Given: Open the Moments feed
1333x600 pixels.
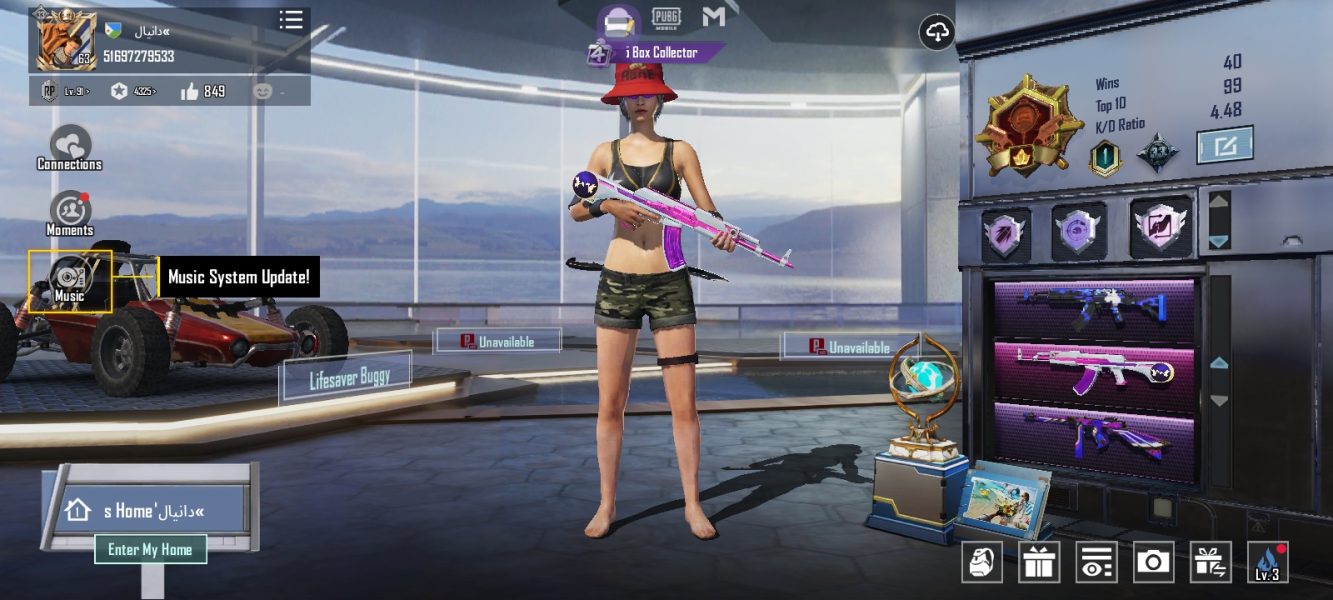Looking at the screenshot, I should click(70, 212).
